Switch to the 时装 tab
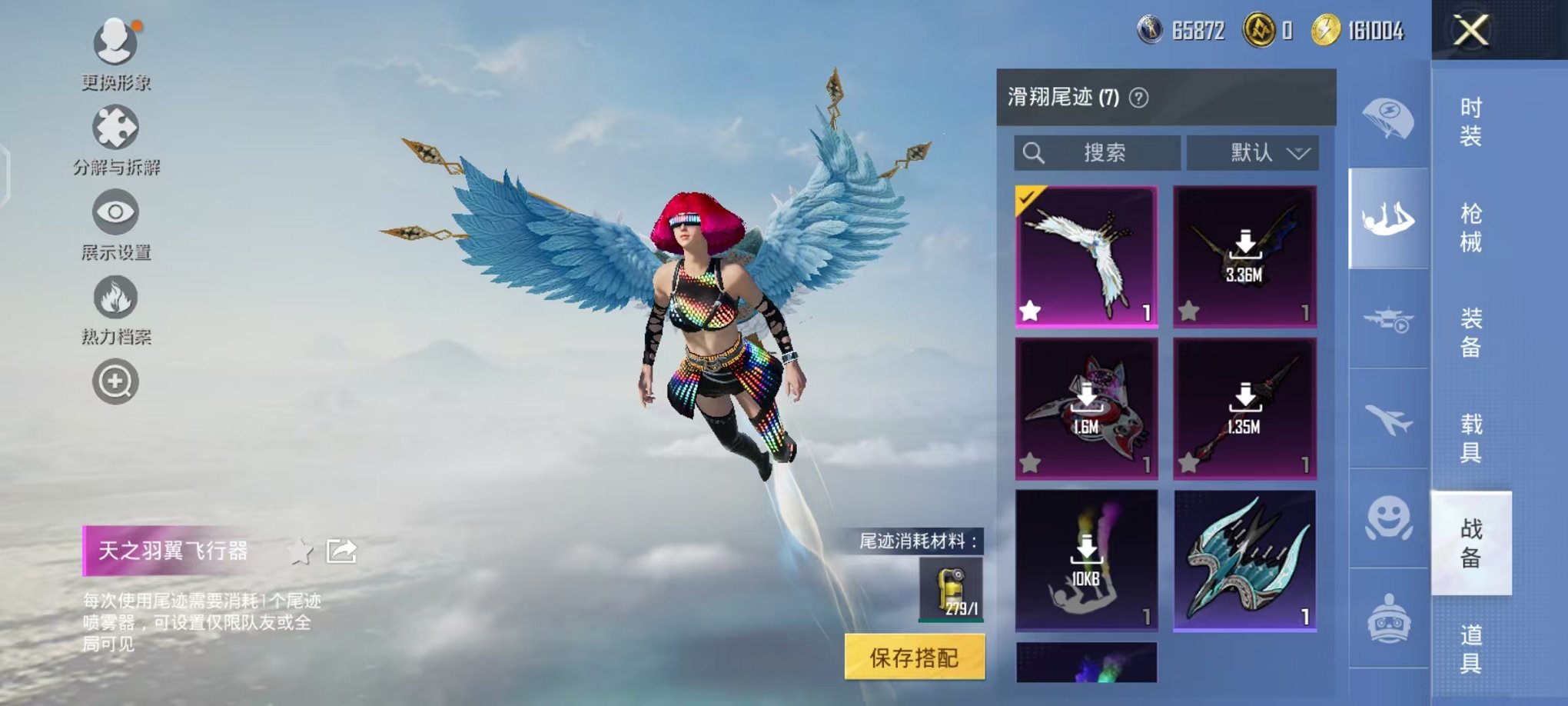 1470,123
